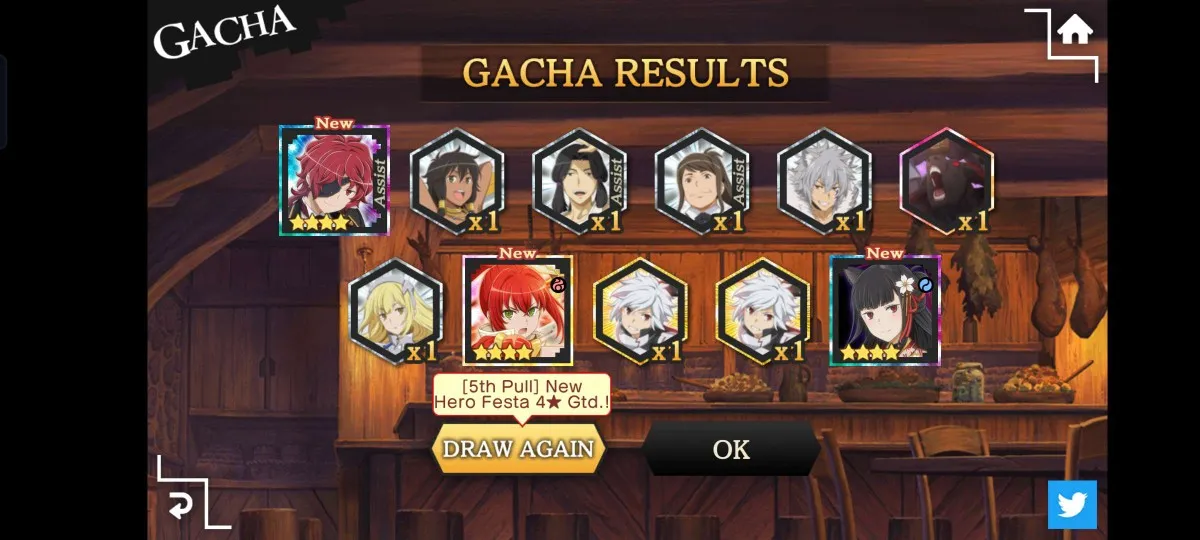Select the new red-haired eyepatch assist card
The width and height of the screenshot is (1200, 540).
[334, 181]
